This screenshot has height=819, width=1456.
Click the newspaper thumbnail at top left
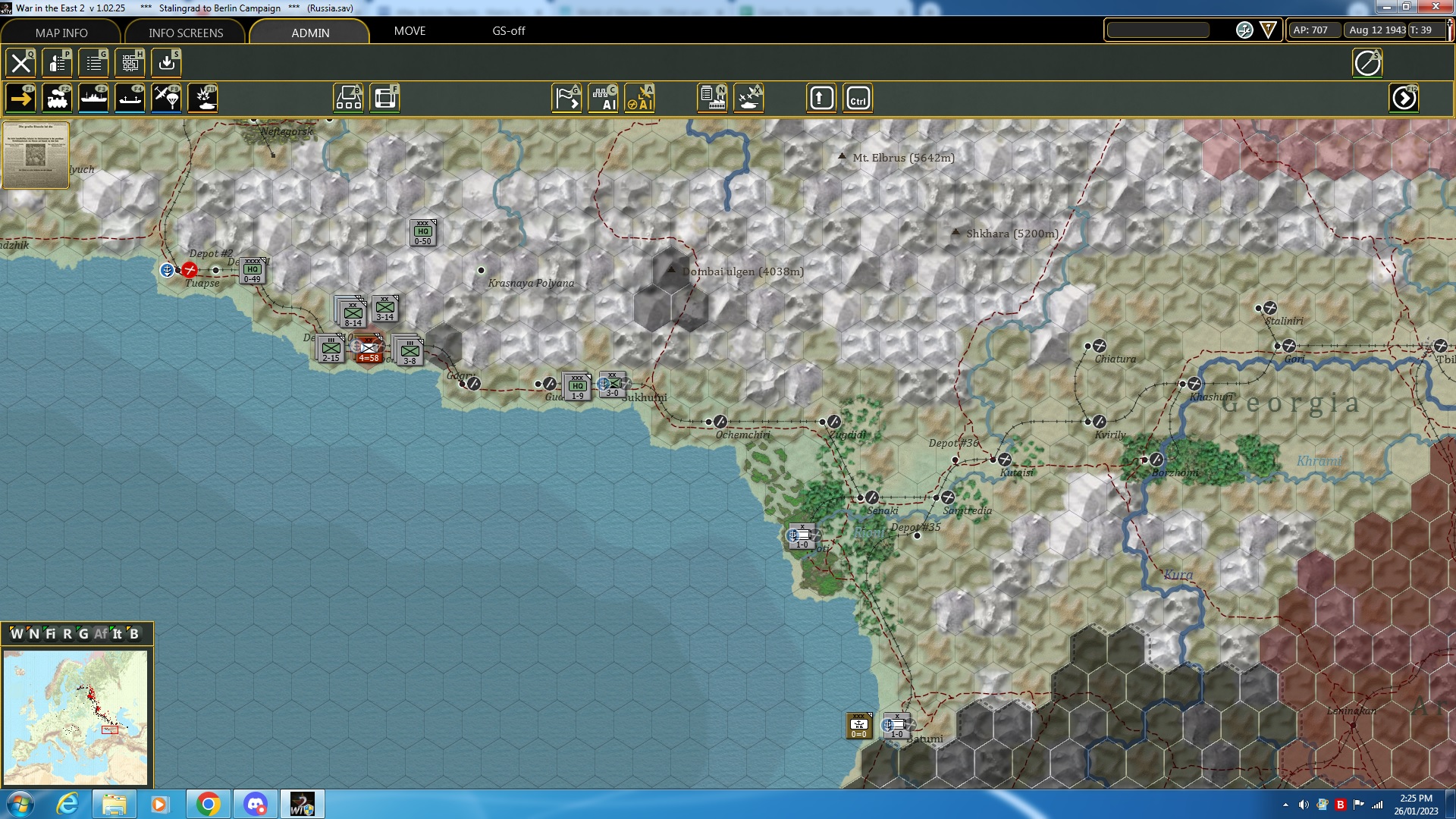(35, 155)
